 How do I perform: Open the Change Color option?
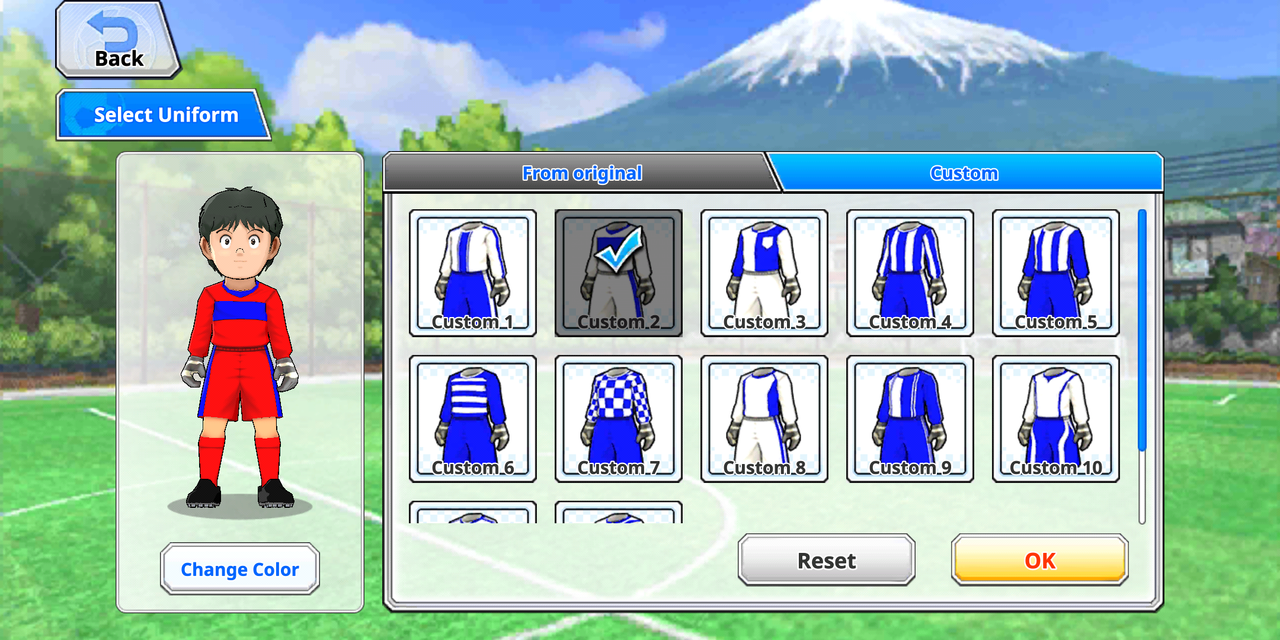[240, 569]
